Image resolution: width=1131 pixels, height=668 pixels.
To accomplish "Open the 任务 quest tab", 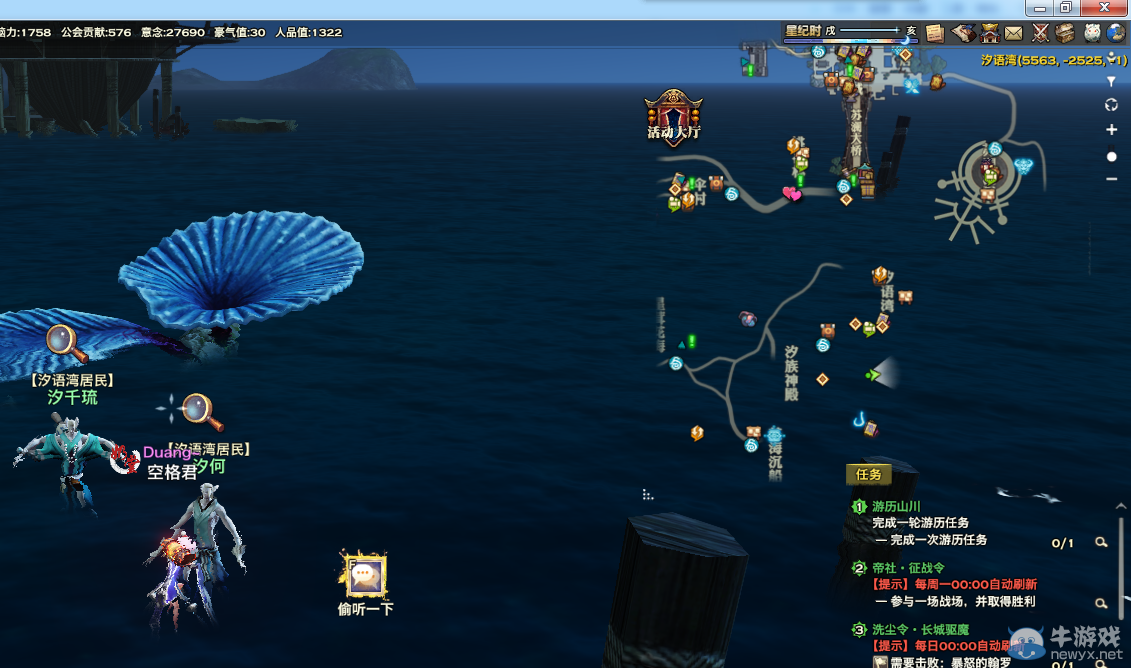I will pyautogui.click(x=868, y=475).
